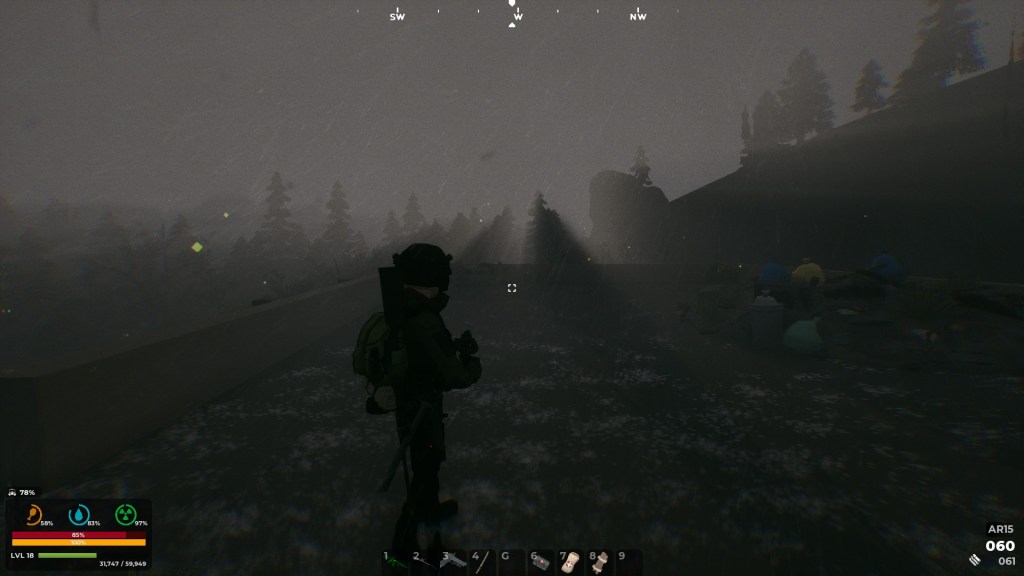This screenshot has height=576, width=1024.
Task: Select the green rifle in hotbar slot 1
Action: click(x=397, y=562)
